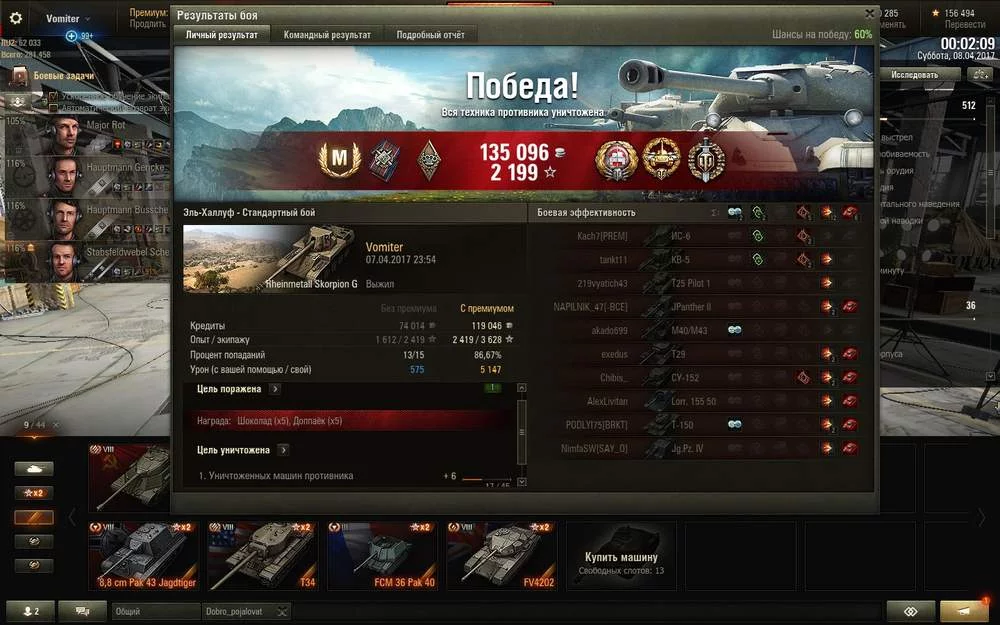Open the settings gear menu
The width and height of the screenshot is (1000, 625).
pyautogui.click(x=16, y=18)
